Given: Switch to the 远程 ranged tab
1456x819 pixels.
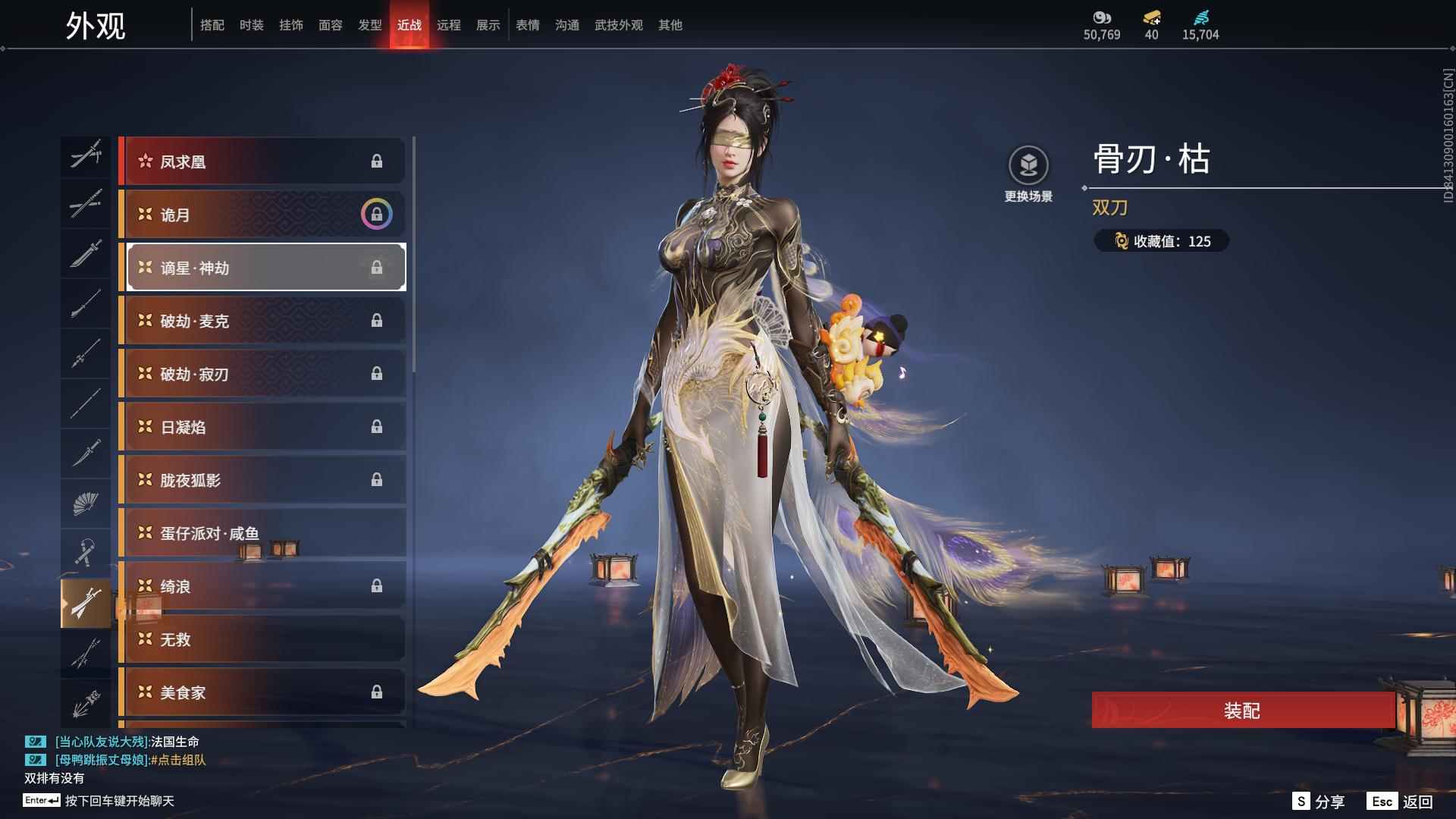Looking at the screenshot, I should point(450,24).
